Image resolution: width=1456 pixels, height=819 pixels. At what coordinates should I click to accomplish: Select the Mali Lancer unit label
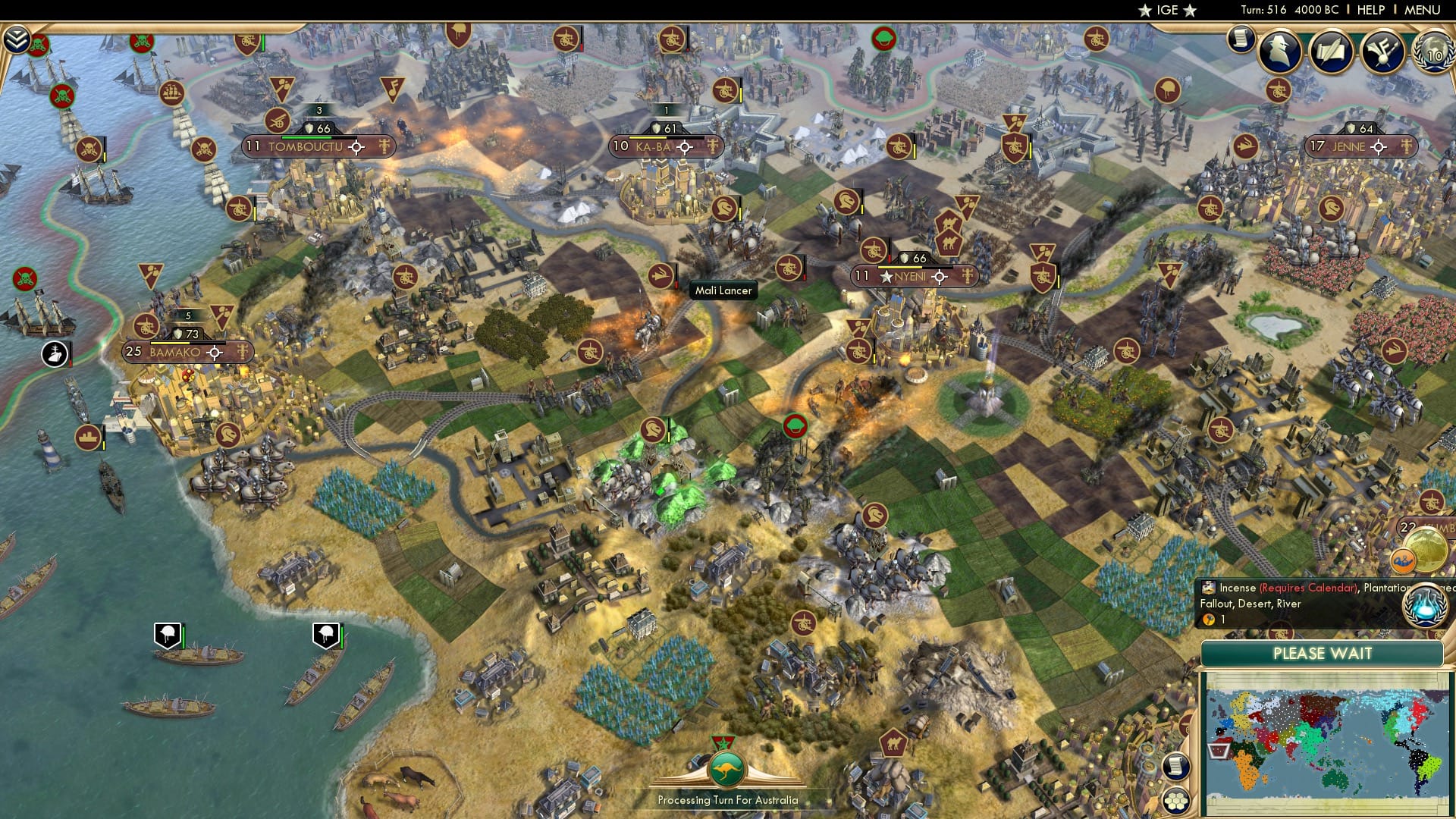pos(723,290)
